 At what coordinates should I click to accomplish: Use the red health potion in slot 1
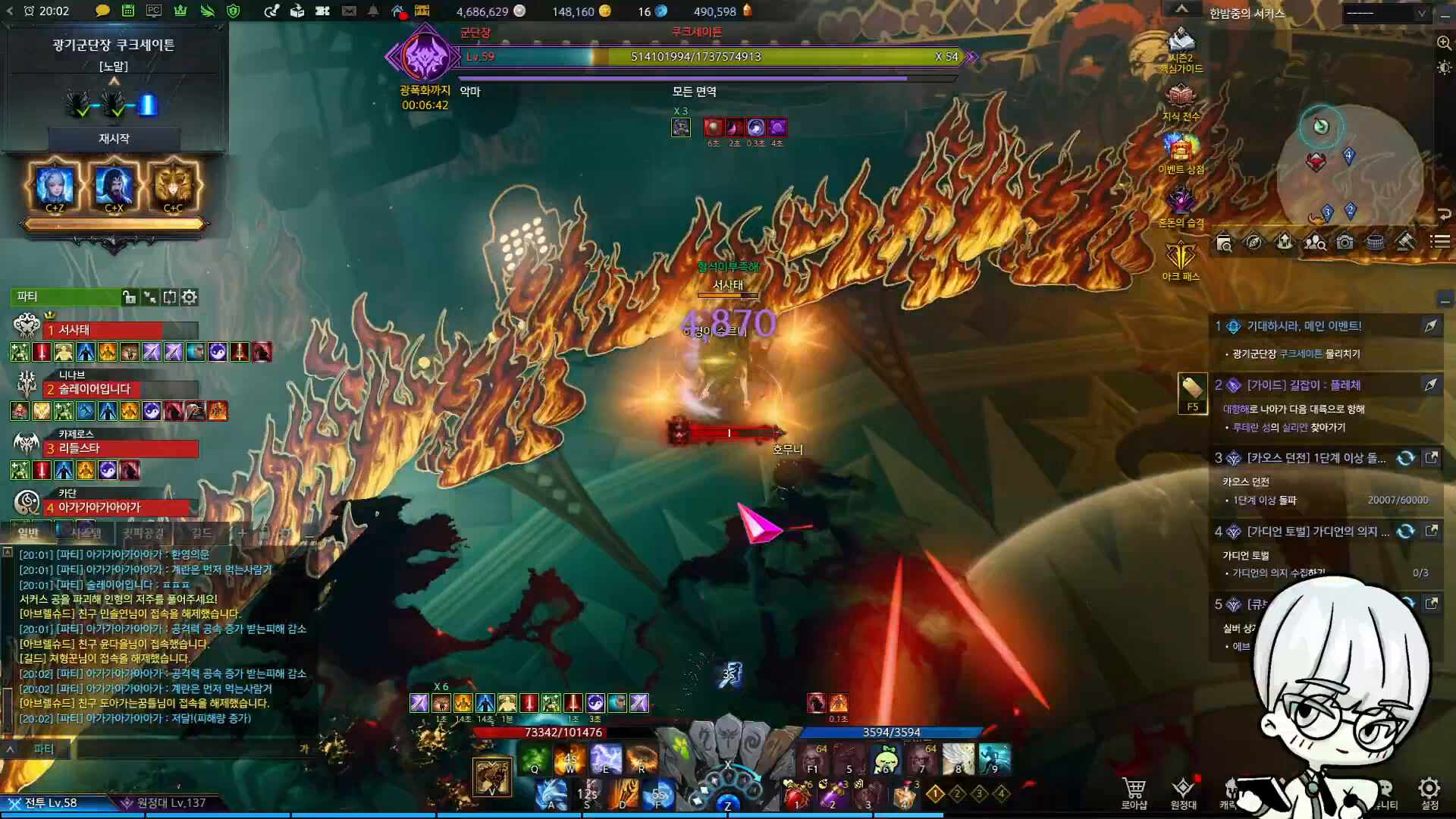tap(795, 795)
